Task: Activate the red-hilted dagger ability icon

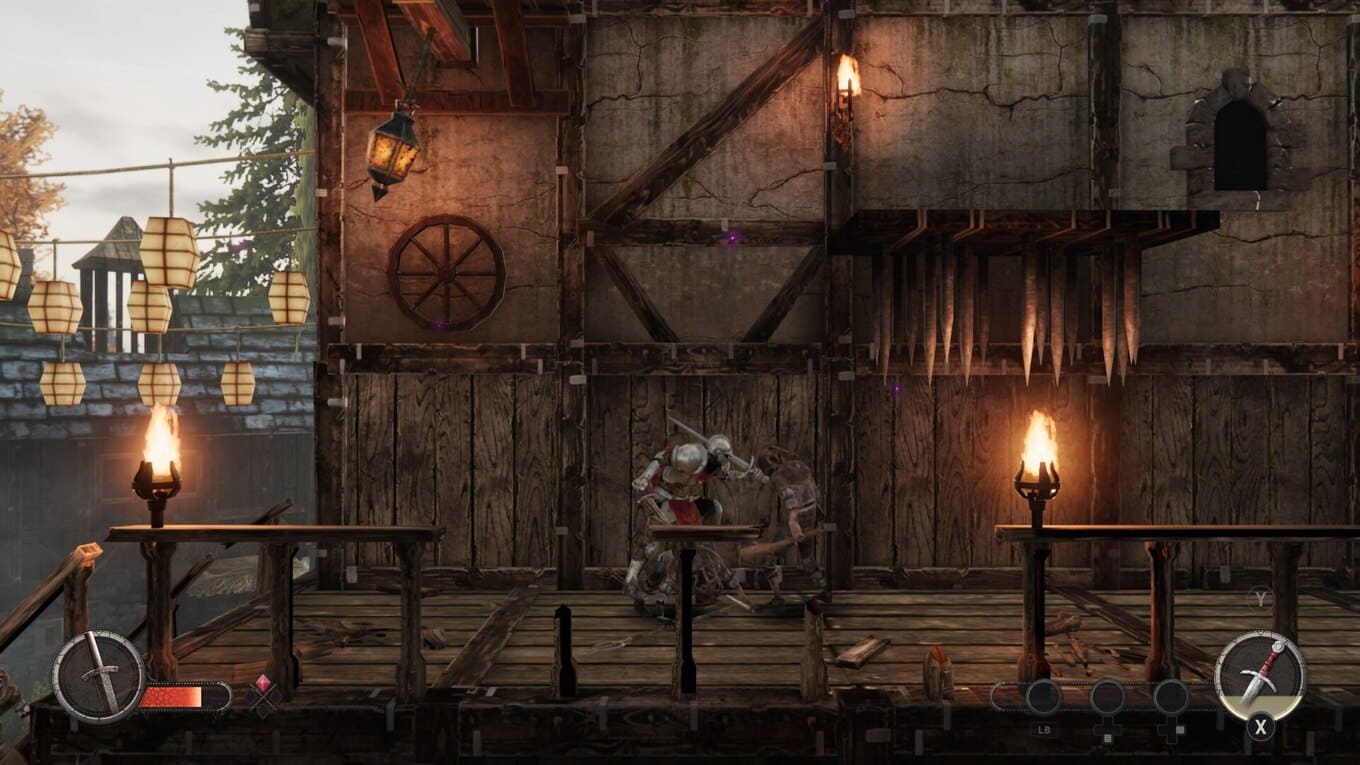Action: (1259, 676)
